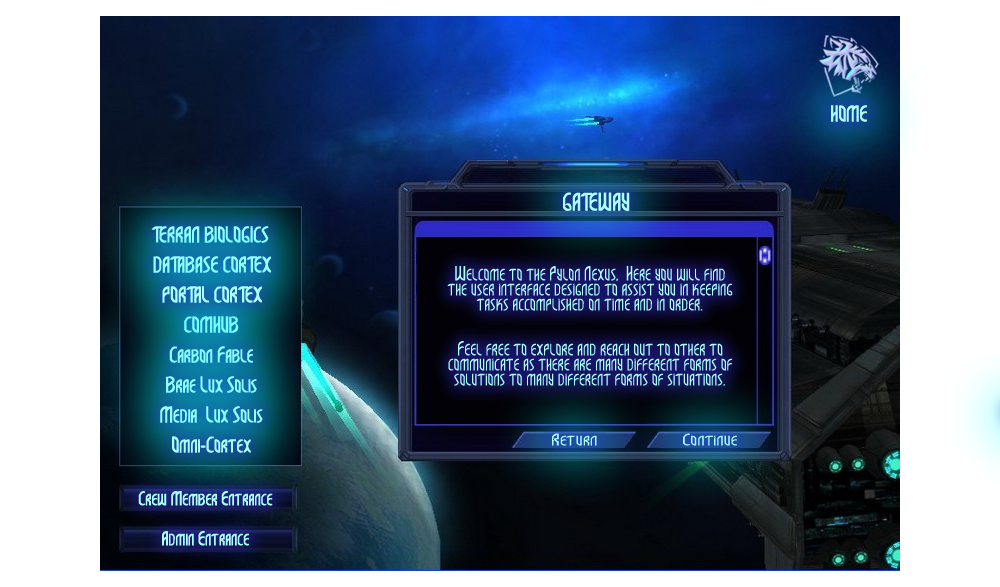Go to Portal Cortex

coord(211,295)
